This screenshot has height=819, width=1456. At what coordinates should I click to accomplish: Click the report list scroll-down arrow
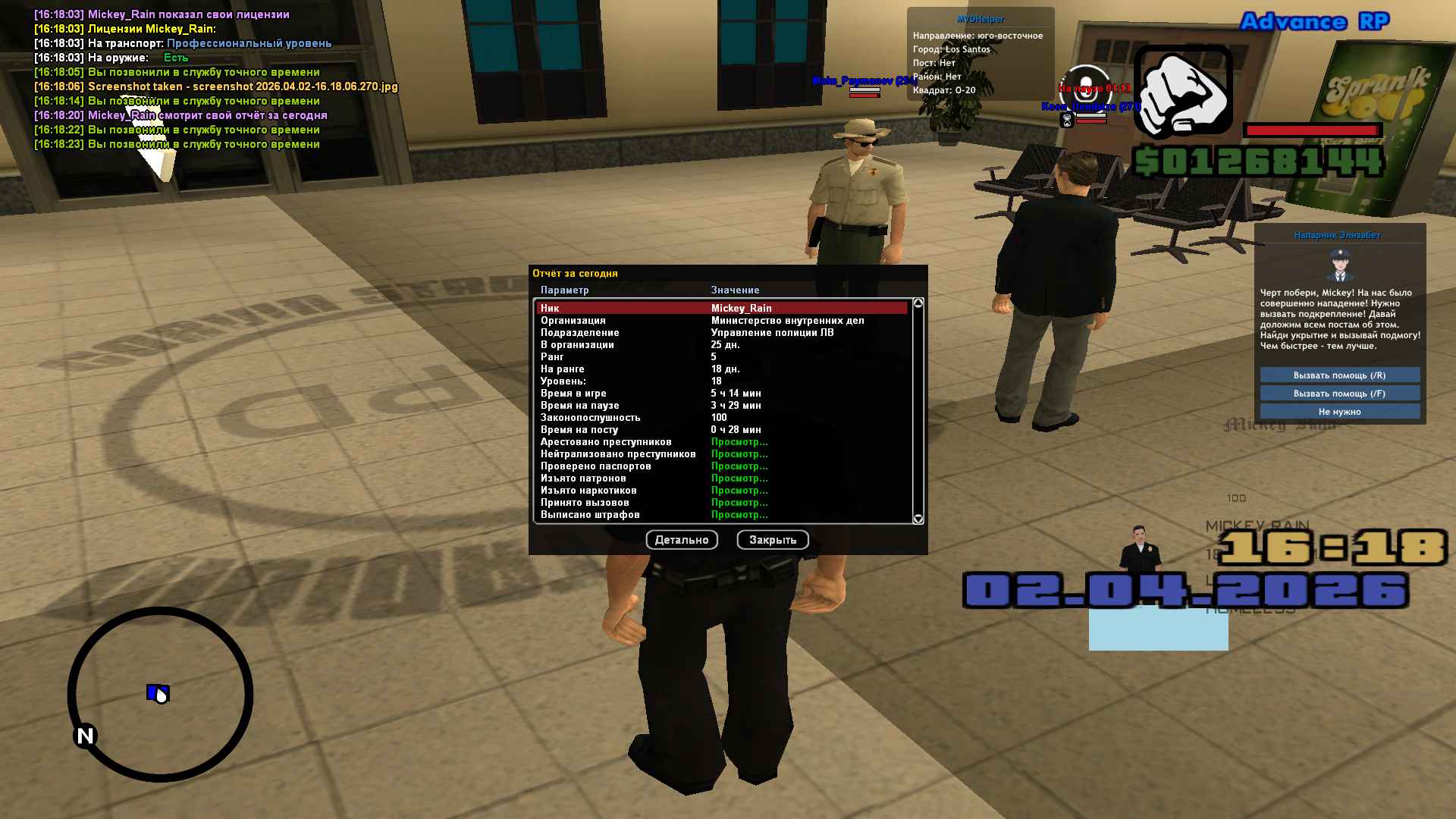[x=918, y=519]
